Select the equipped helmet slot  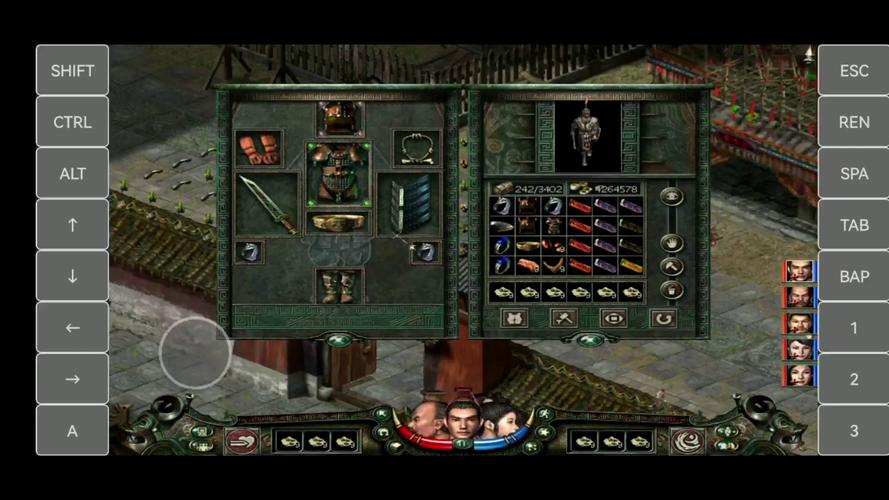pyautogui.click(x=339, y=119)
